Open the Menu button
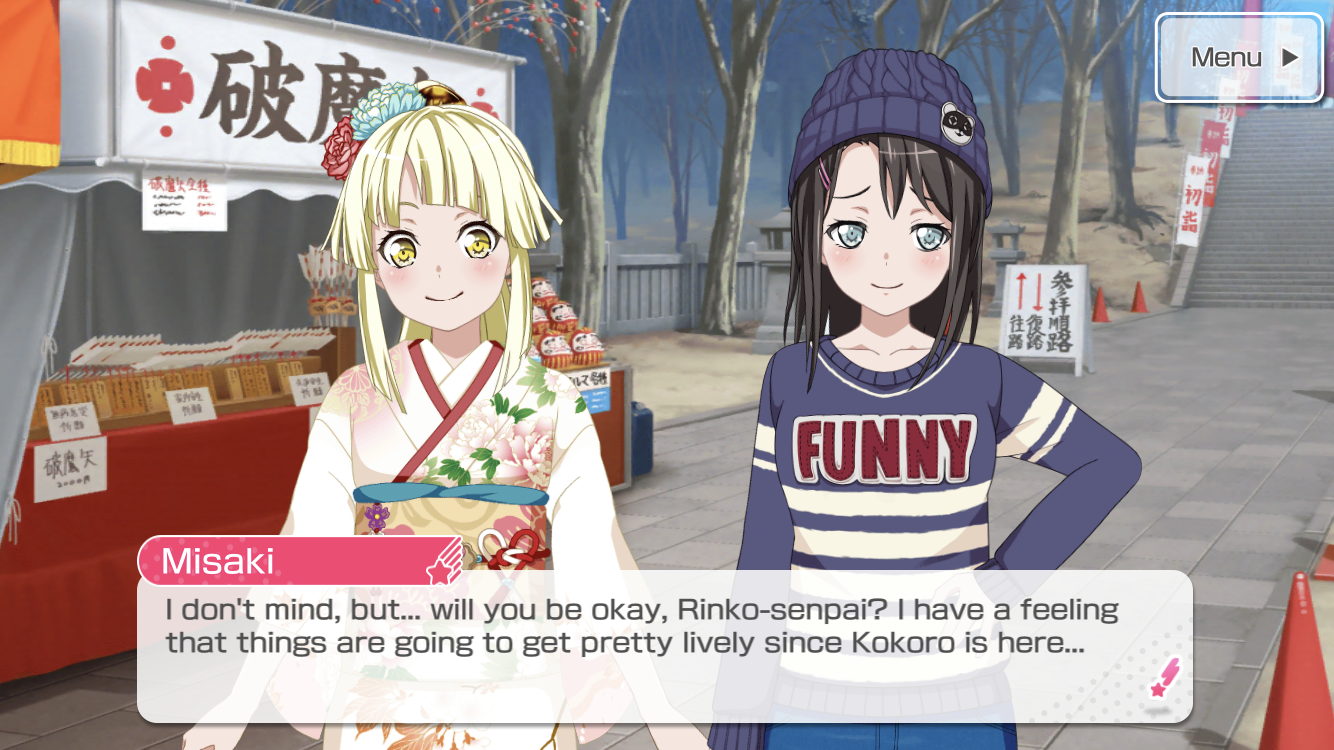The width and height of the screenshot is (1334, 750). click(x=1238, y=58)
